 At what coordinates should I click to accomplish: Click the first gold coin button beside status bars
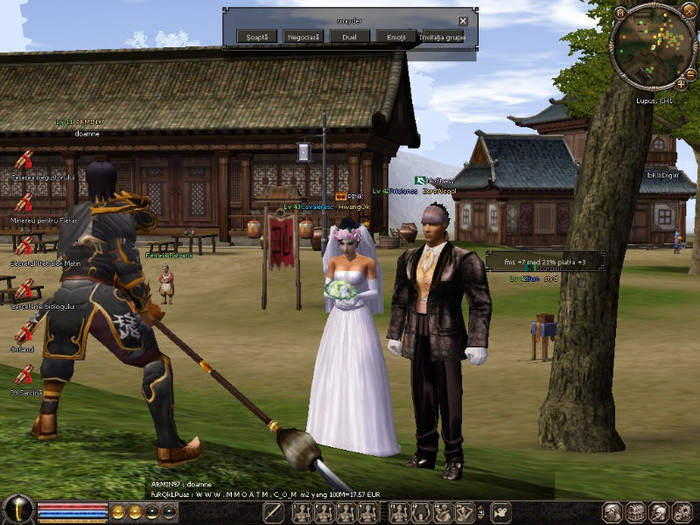118,512
